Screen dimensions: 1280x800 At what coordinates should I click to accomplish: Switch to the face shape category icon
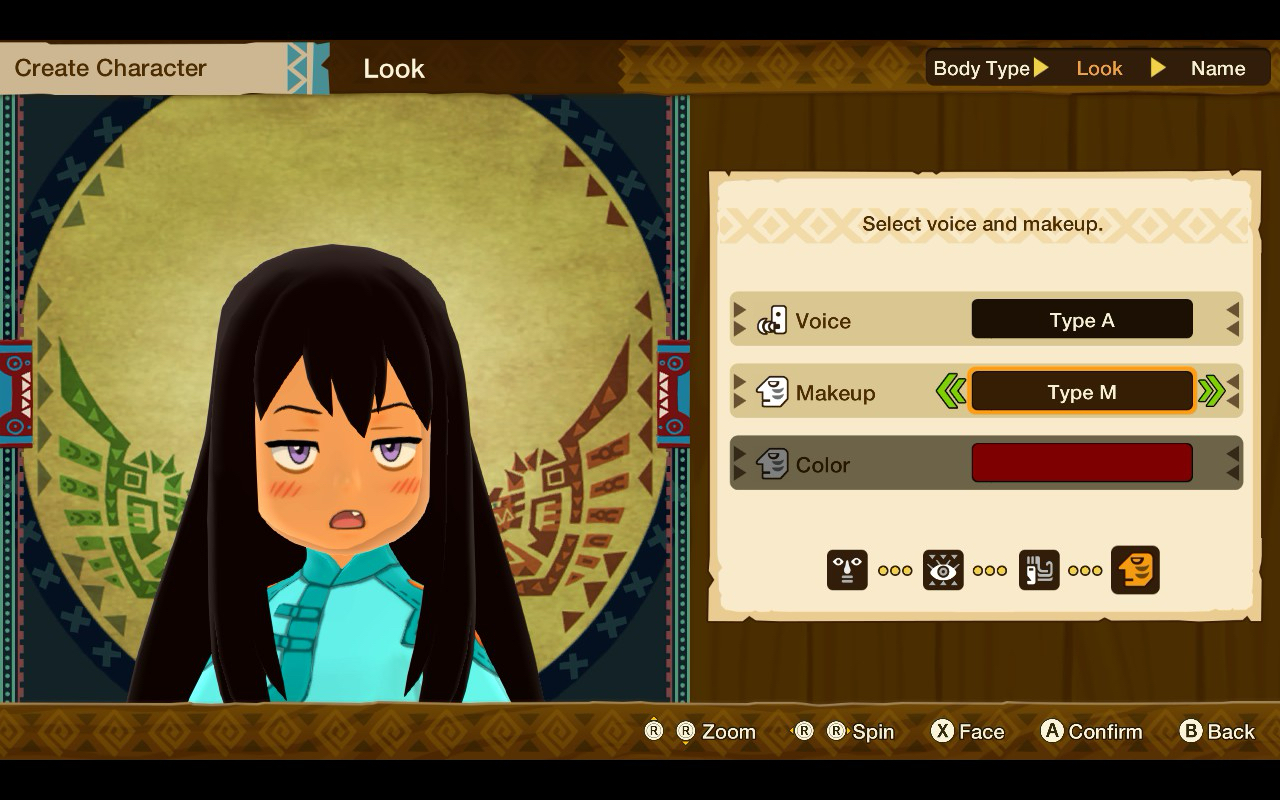[847, 570]
